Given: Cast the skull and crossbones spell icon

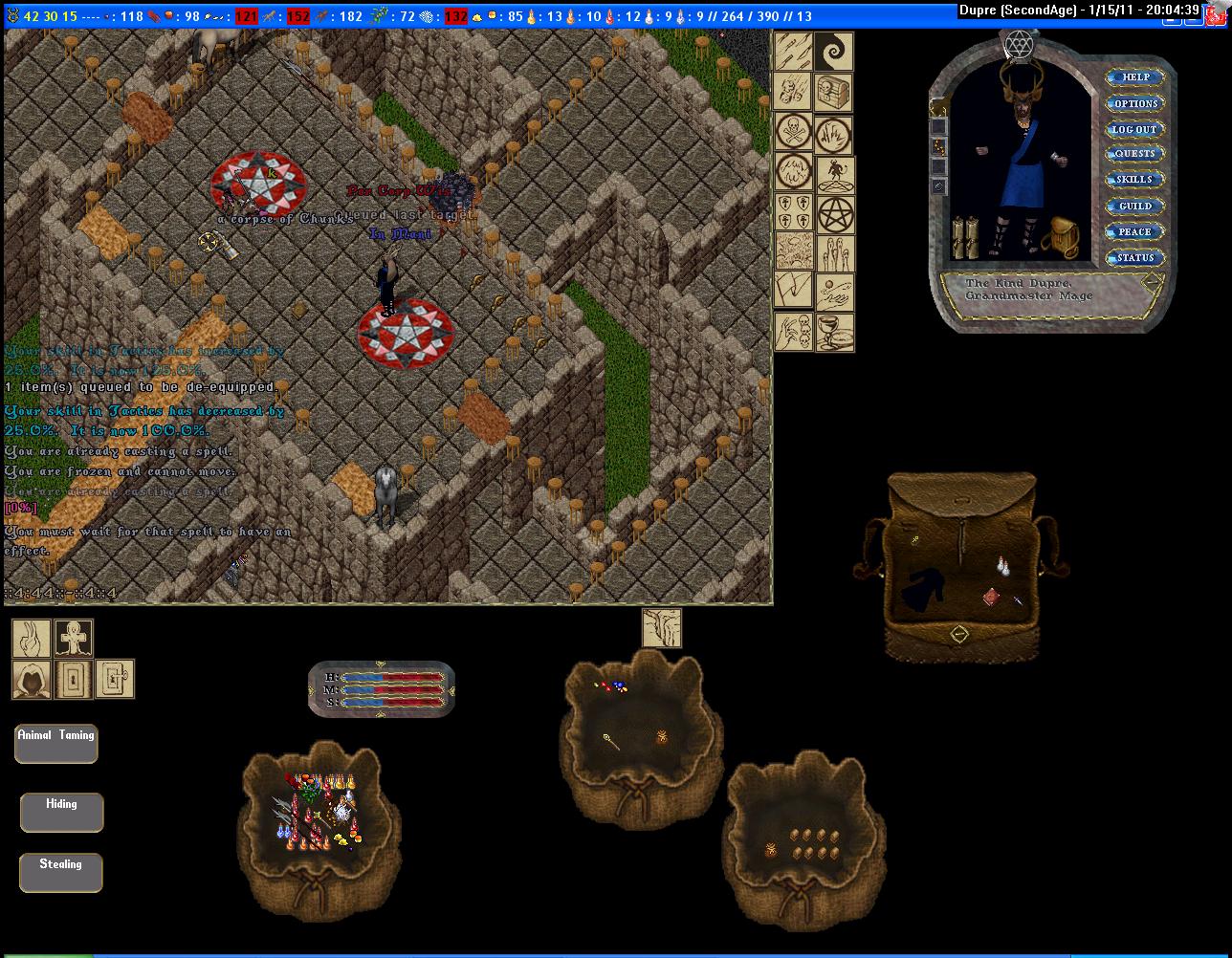Looking at the screenshot, I should (x=793, y=132).
